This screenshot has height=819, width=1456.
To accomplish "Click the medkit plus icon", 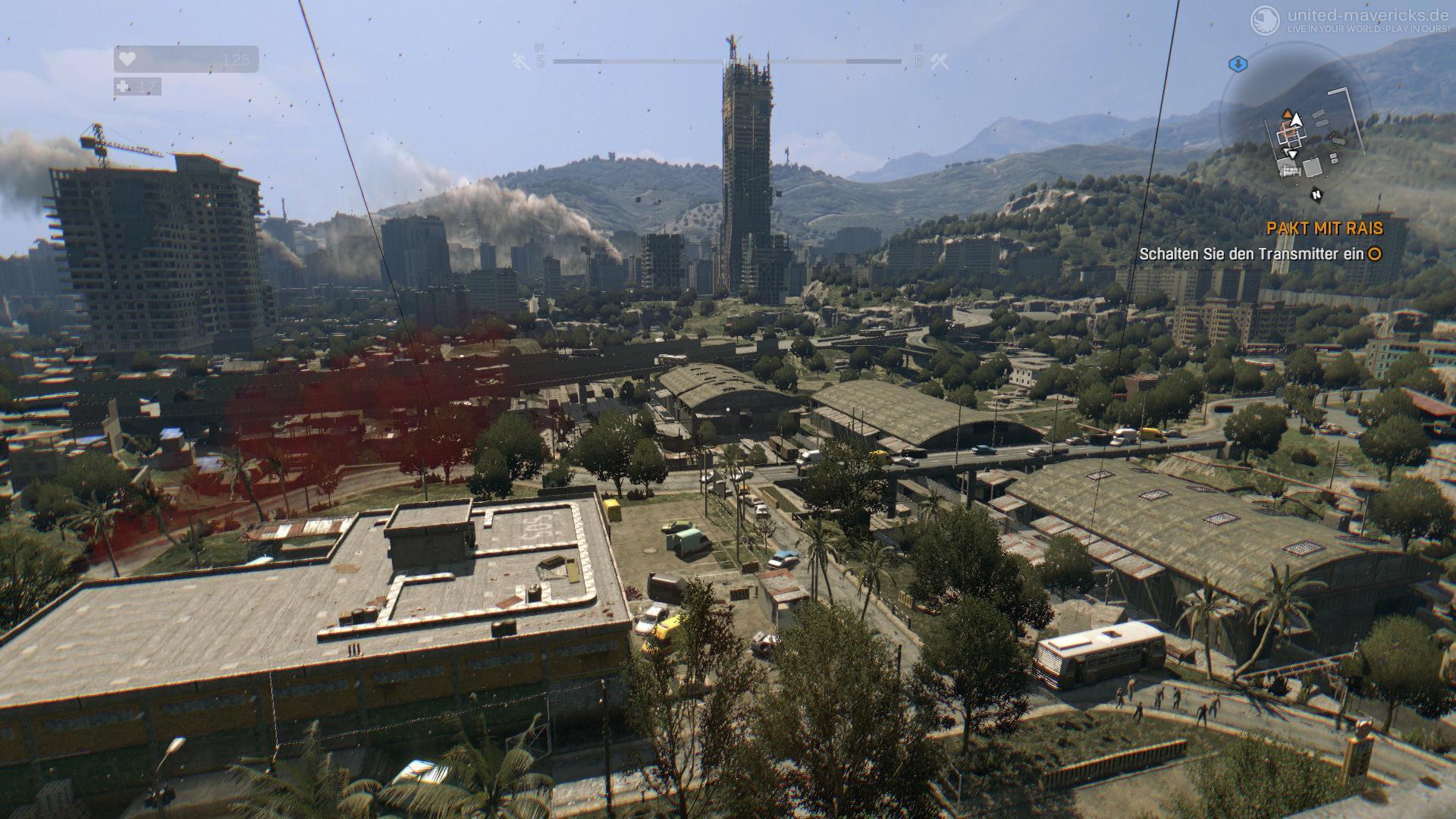I will click(124, 87).
